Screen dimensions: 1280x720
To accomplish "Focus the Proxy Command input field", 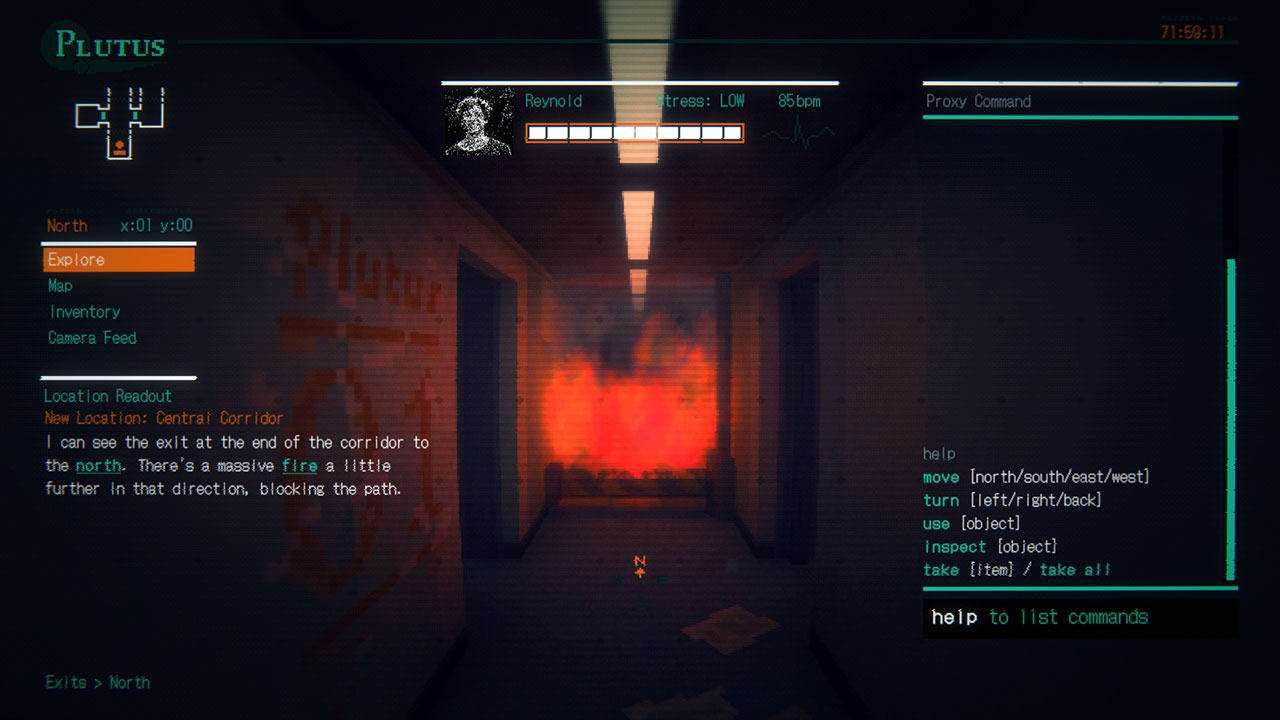I will tap(1078, 617).
